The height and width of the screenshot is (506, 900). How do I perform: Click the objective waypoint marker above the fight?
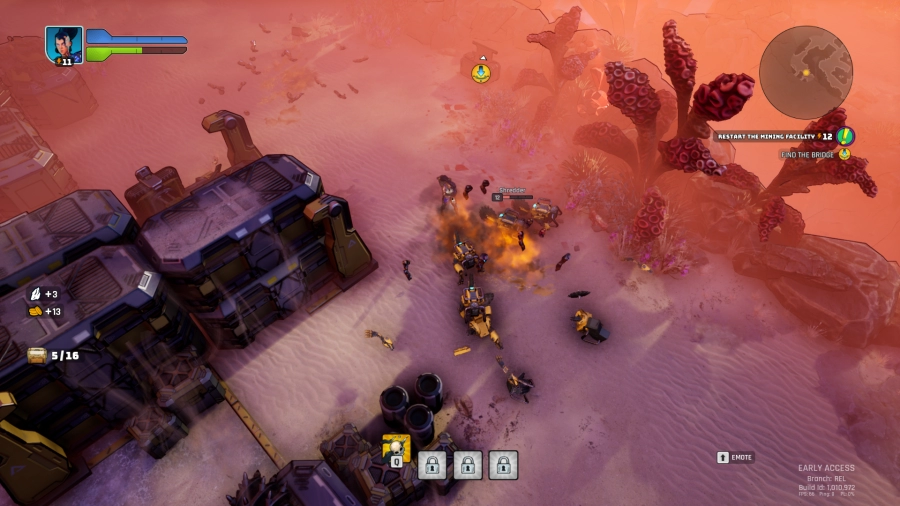[x=481, y=73]
